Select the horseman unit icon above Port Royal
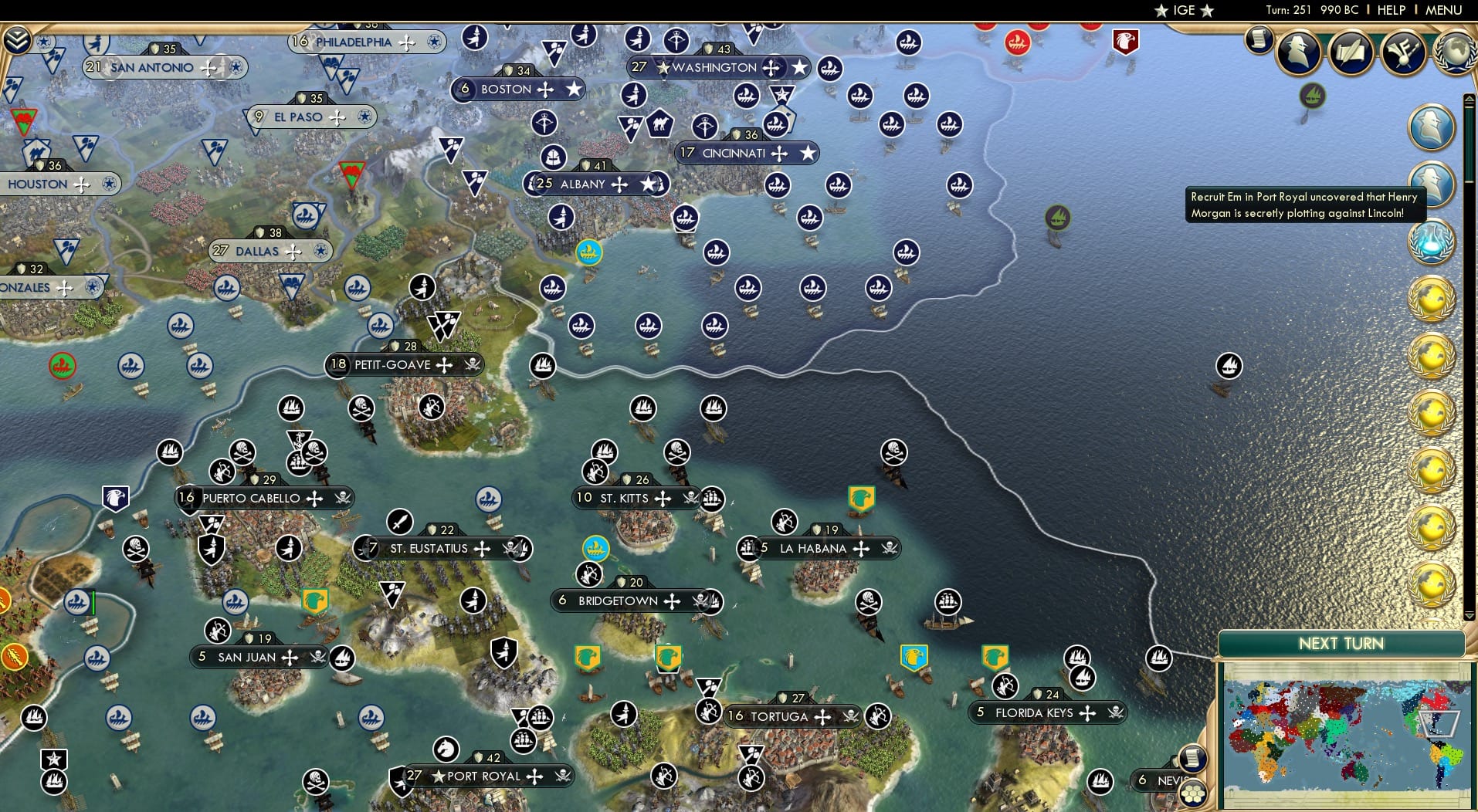Image resolution: width=1478 pixels, height=812 pixels. coord(446,749)
